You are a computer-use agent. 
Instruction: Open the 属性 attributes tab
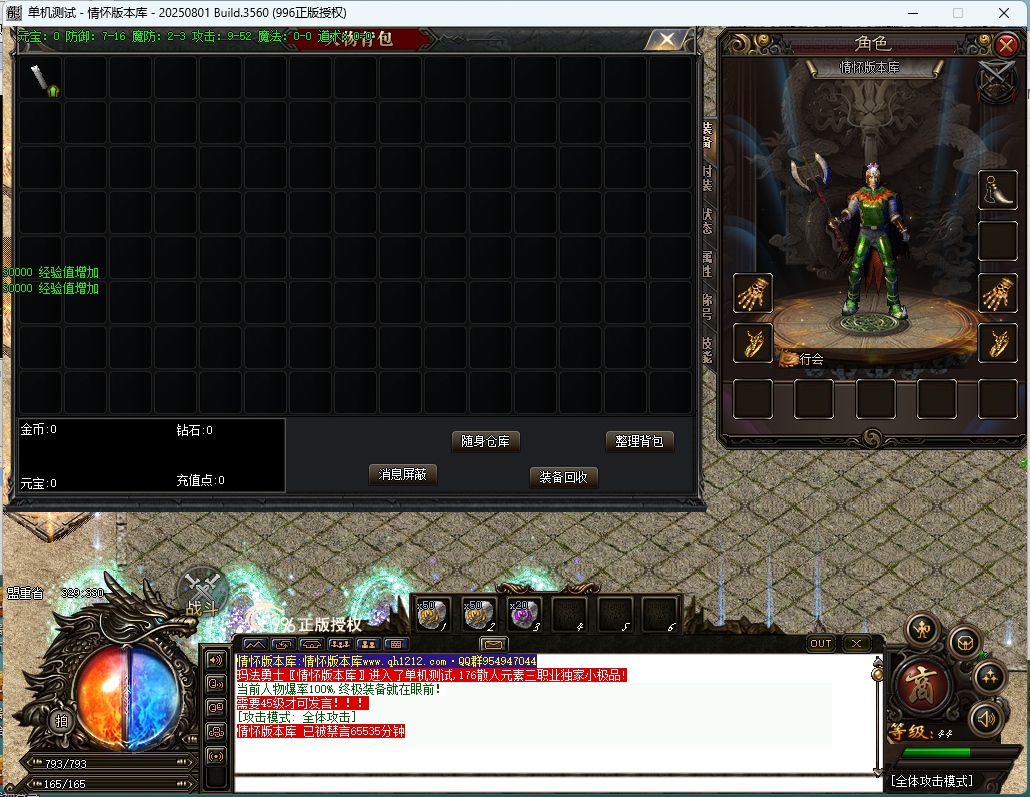point(707,264)
